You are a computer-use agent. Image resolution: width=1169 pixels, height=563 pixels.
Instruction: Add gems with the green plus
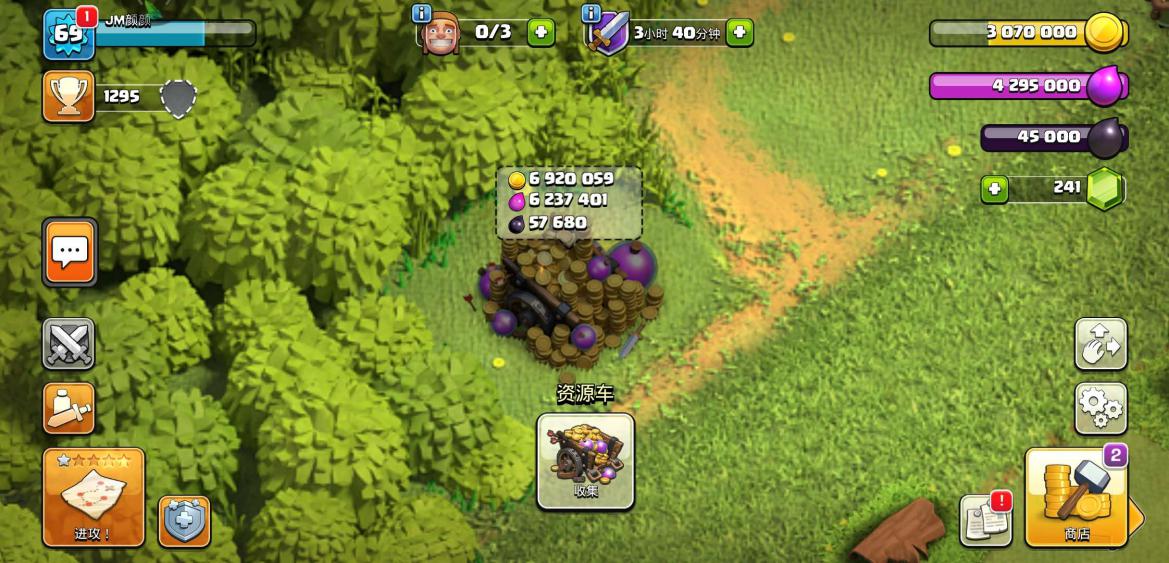click(x=994, y=189)
